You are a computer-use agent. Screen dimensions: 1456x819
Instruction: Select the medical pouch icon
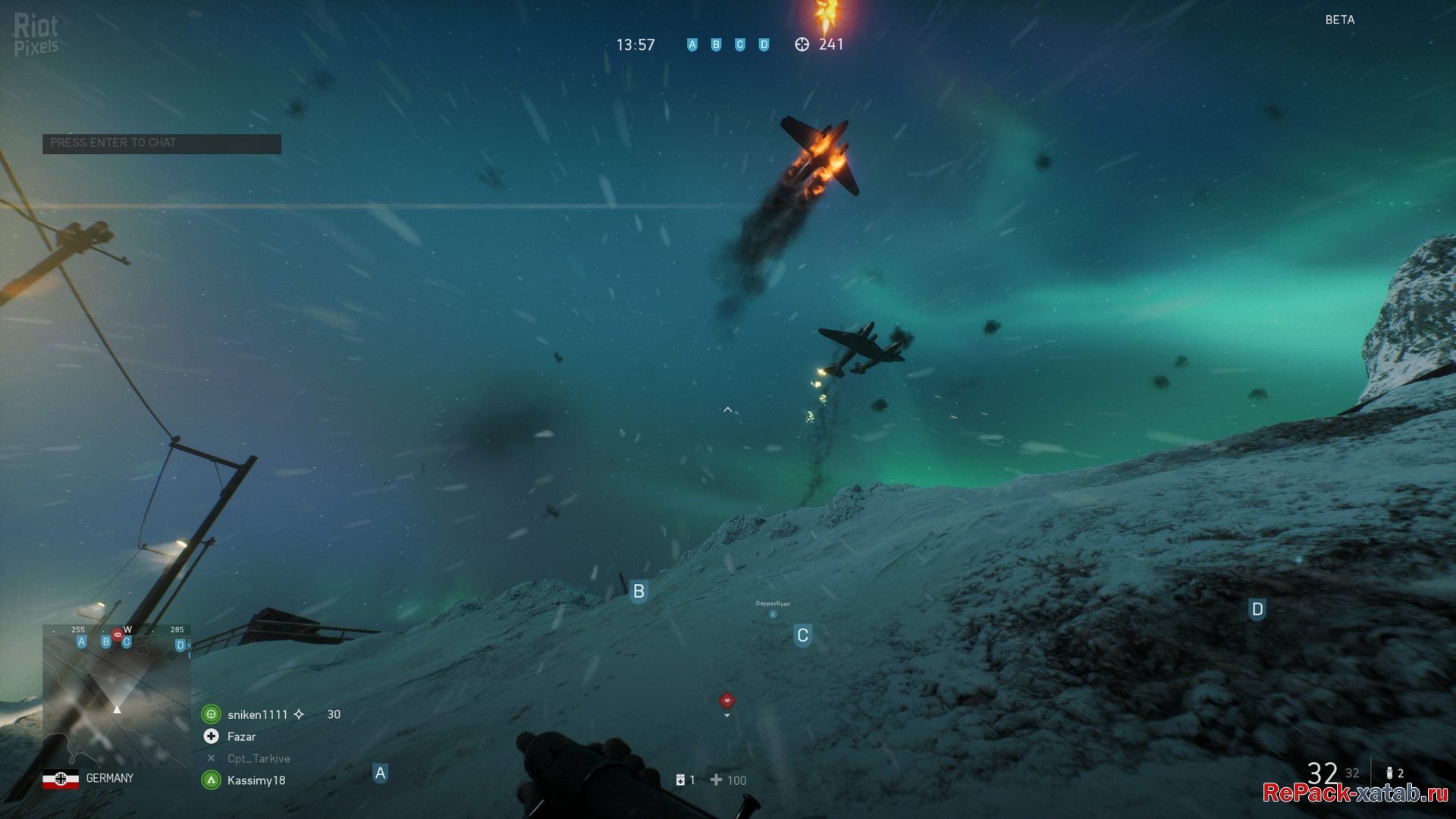(680, 780)
